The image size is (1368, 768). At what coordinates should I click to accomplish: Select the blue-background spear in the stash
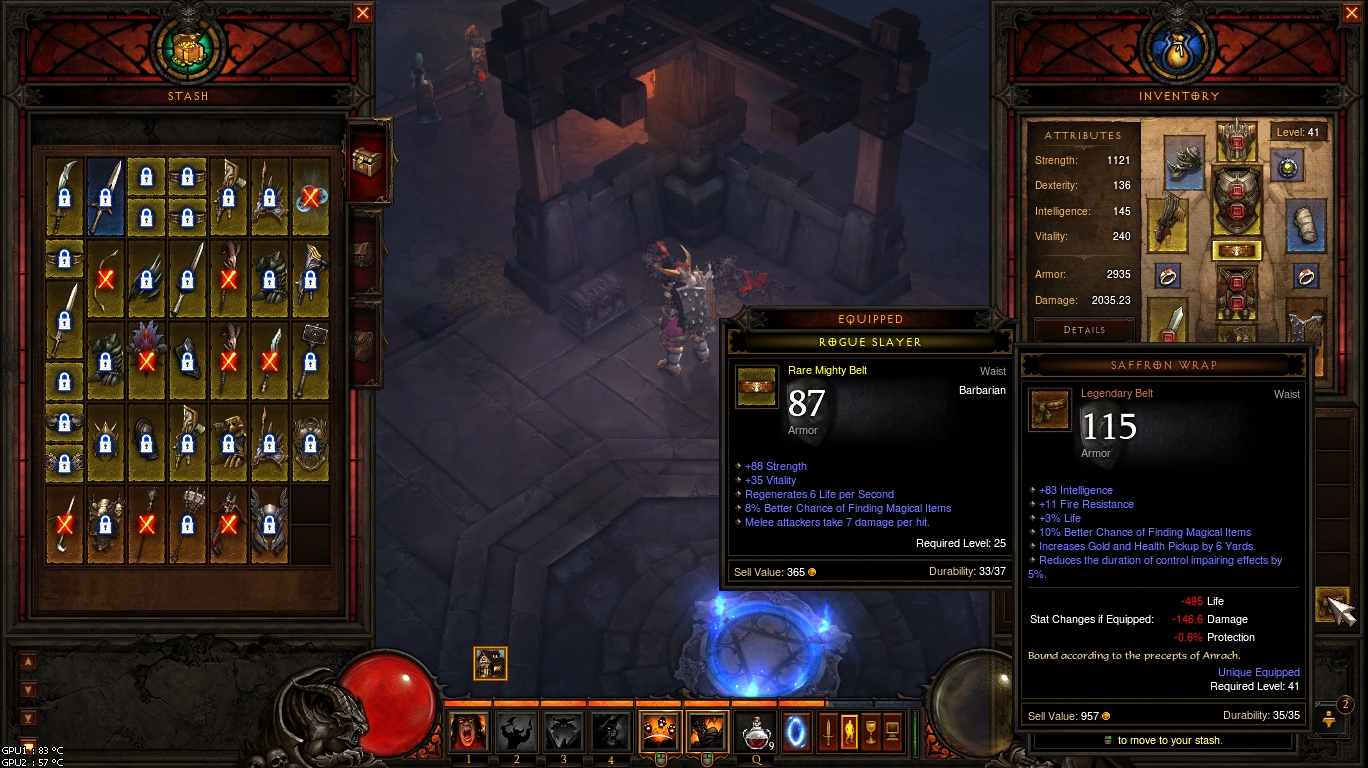[105, 196]
